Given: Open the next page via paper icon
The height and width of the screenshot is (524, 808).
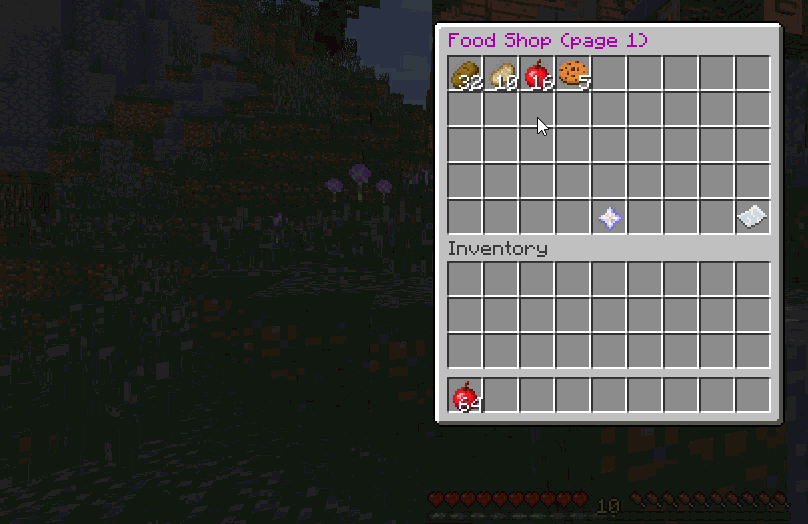Looking at the screenshot, I should (x=752, y=218).
